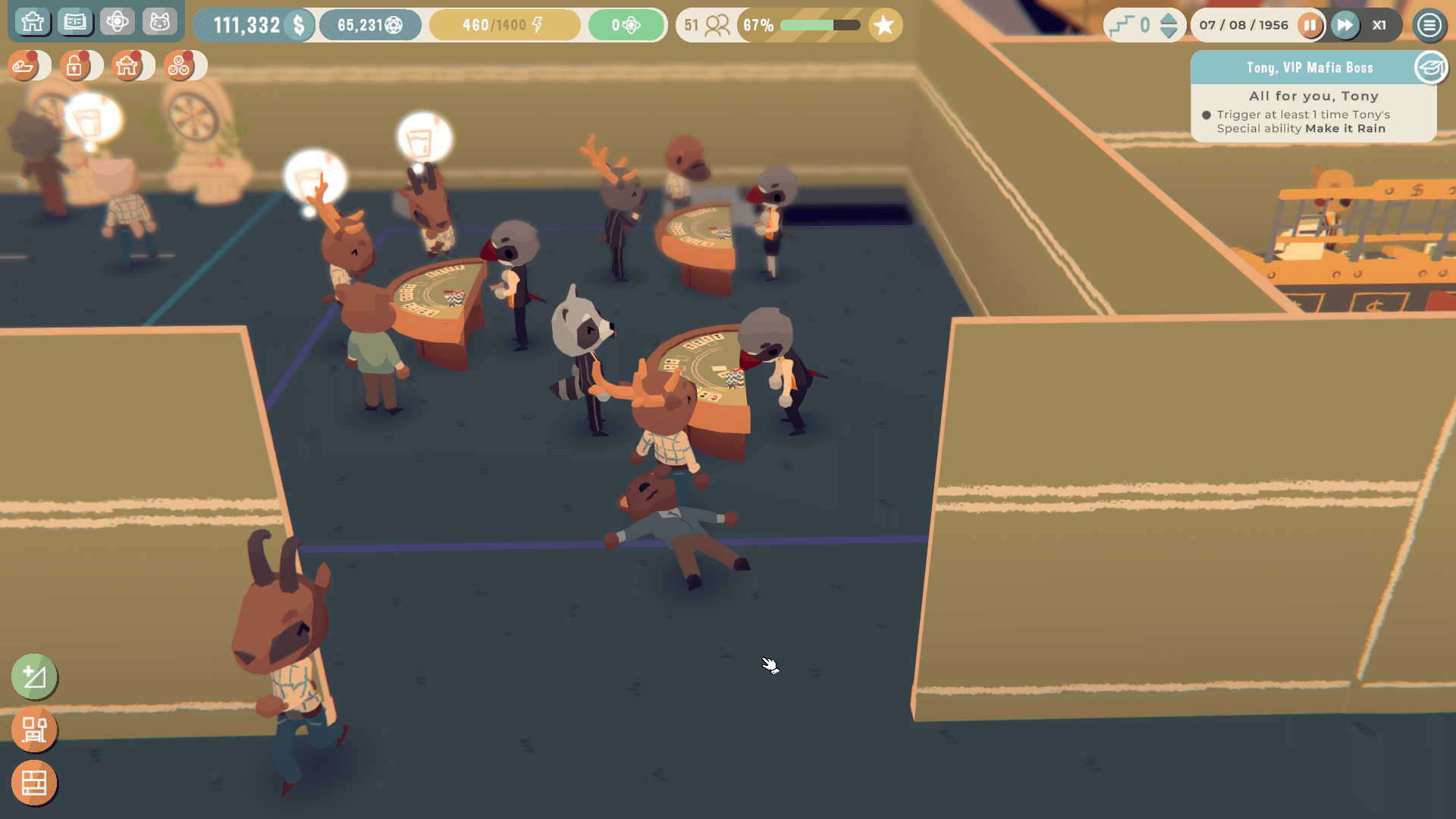Go up one floor with the arrow
Screen dimensions: 1456x819
pyautogui.click(x=1169, y=18)
